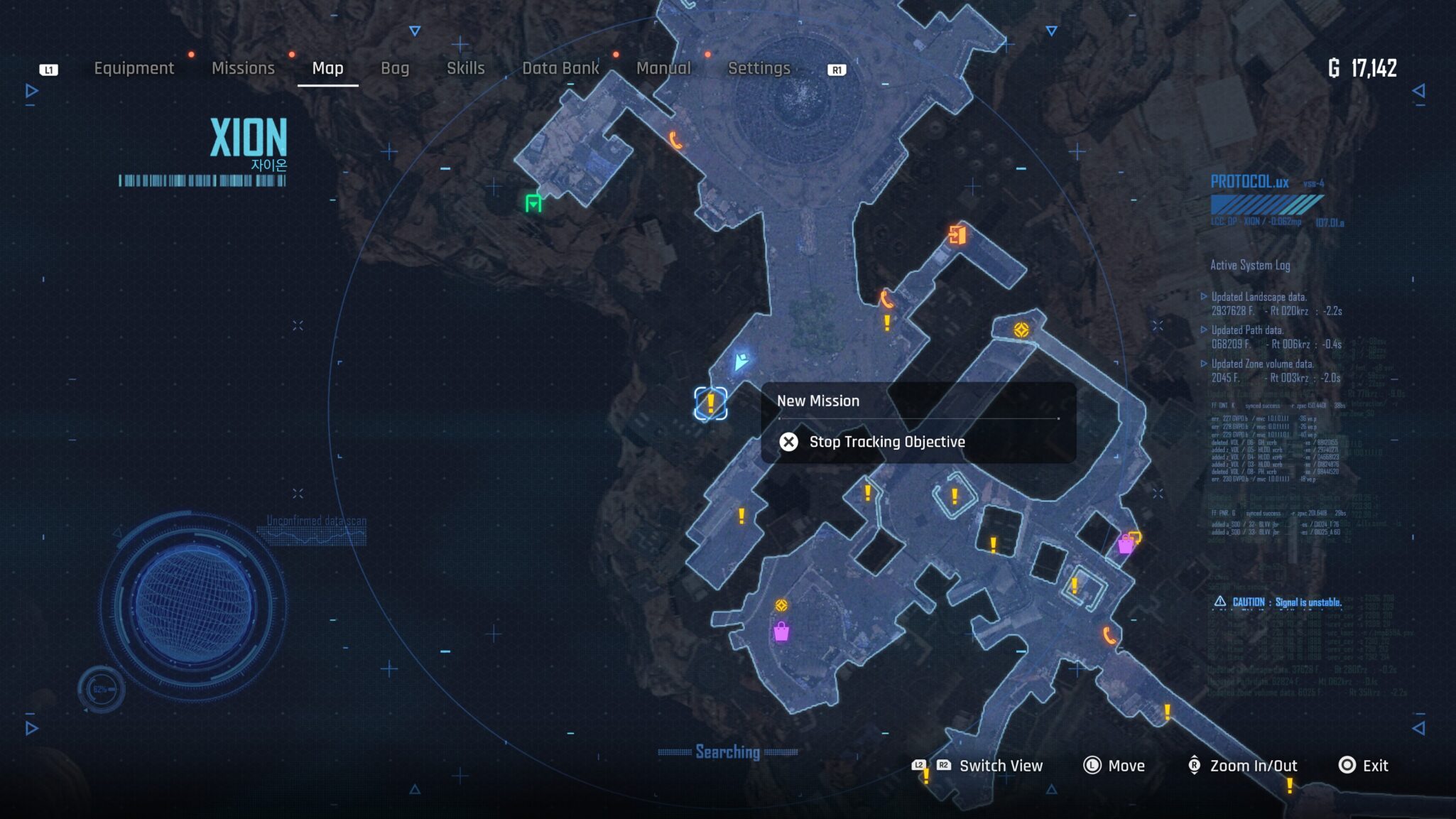Show the Manual tab
Viewport: 1456px width, 819px height.
point(663,68)
